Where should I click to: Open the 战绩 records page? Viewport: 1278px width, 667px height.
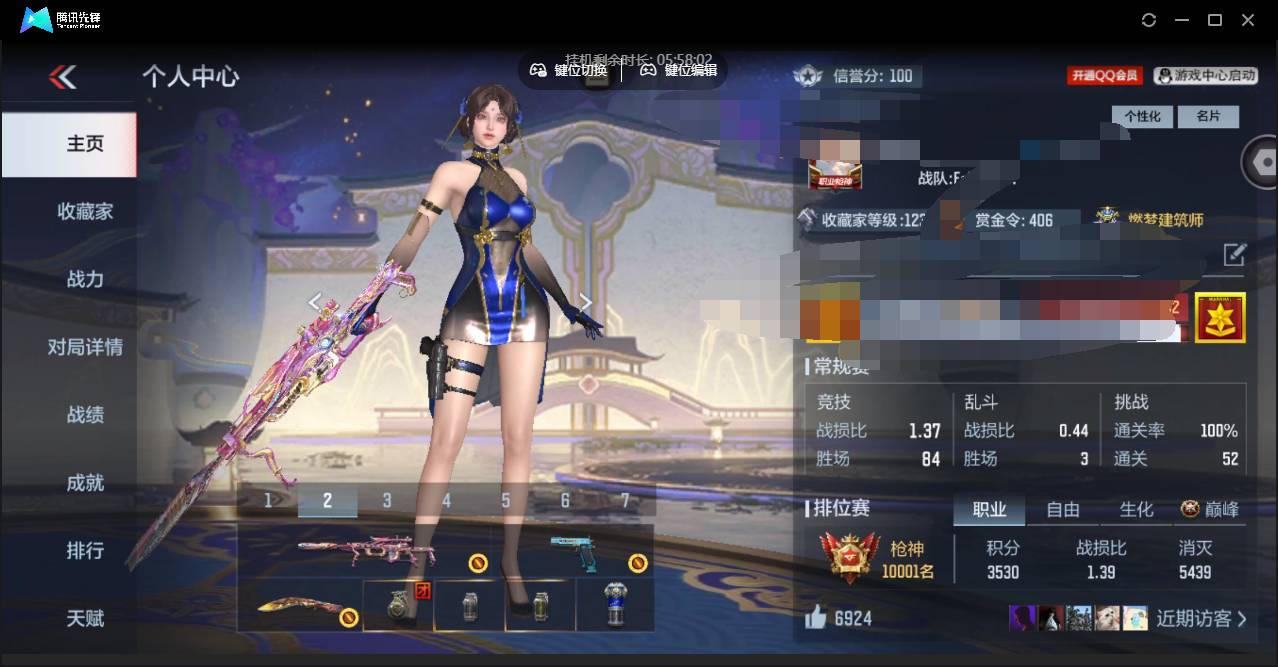(85, 415)
